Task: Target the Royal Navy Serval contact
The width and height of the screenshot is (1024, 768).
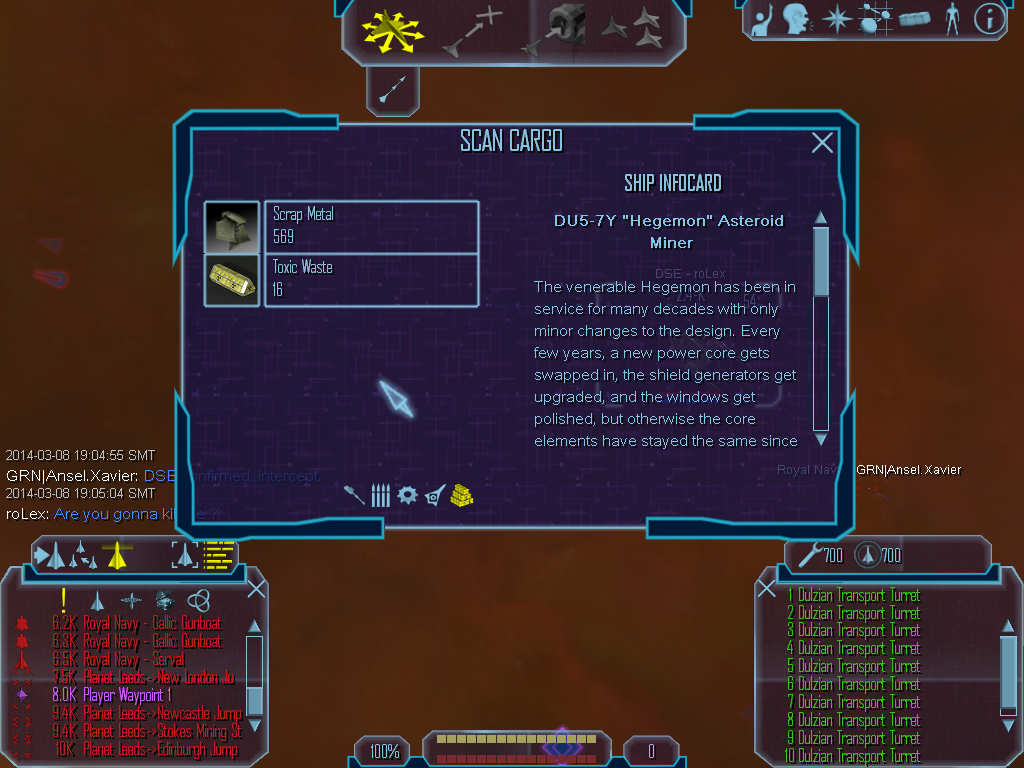Action: (x=134, y=660)
